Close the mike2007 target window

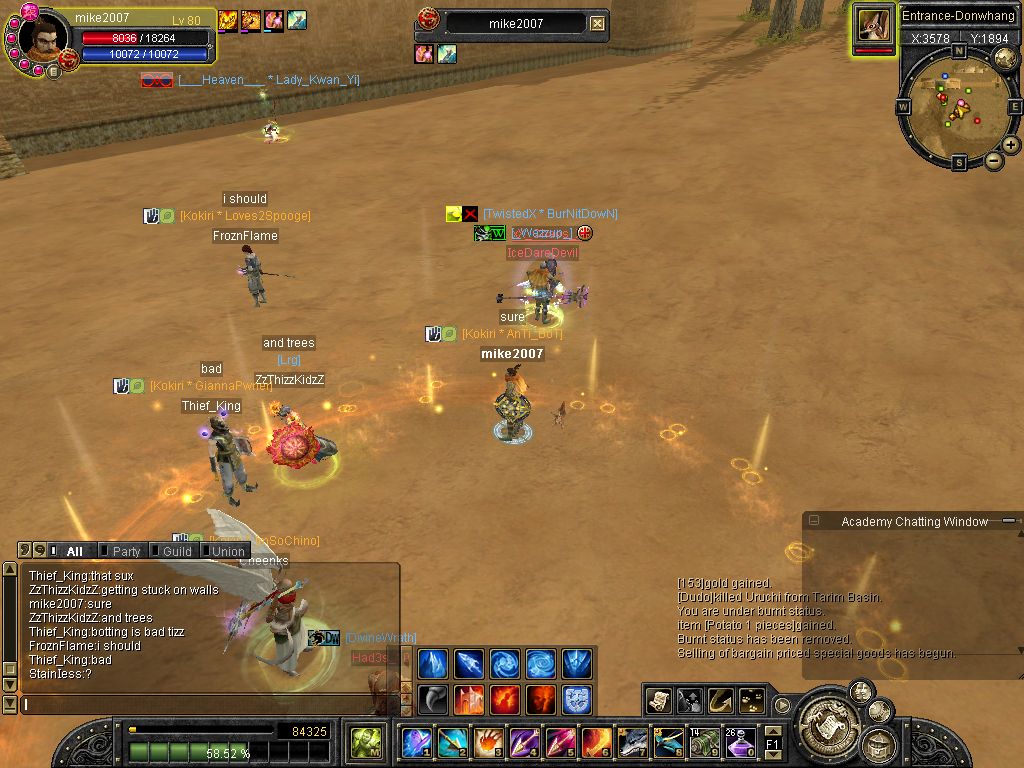pos(597,23)
